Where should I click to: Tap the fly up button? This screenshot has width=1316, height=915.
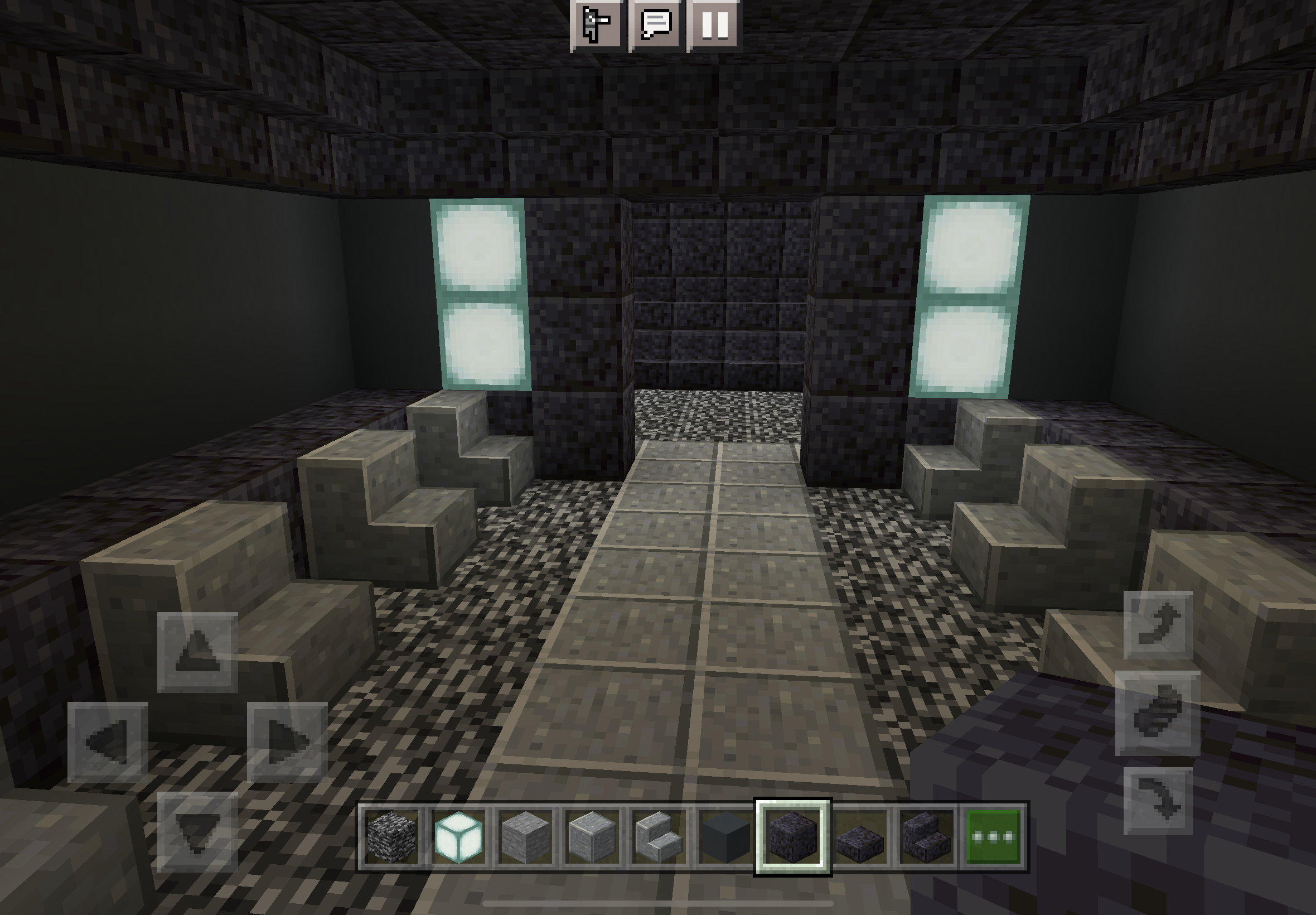pos(1158,624)
